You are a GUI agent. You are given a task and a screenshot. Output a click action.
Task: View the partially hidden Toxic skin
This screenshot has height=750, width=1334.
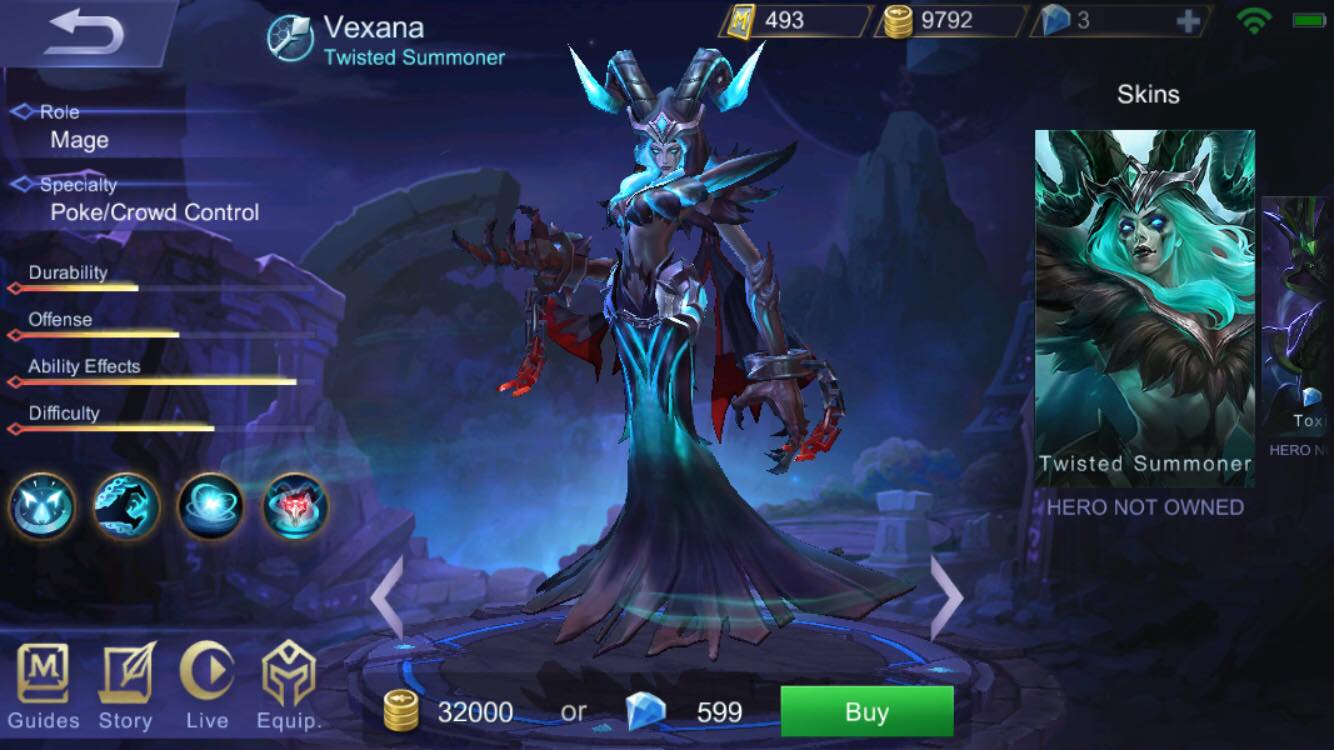[1305, 310]
